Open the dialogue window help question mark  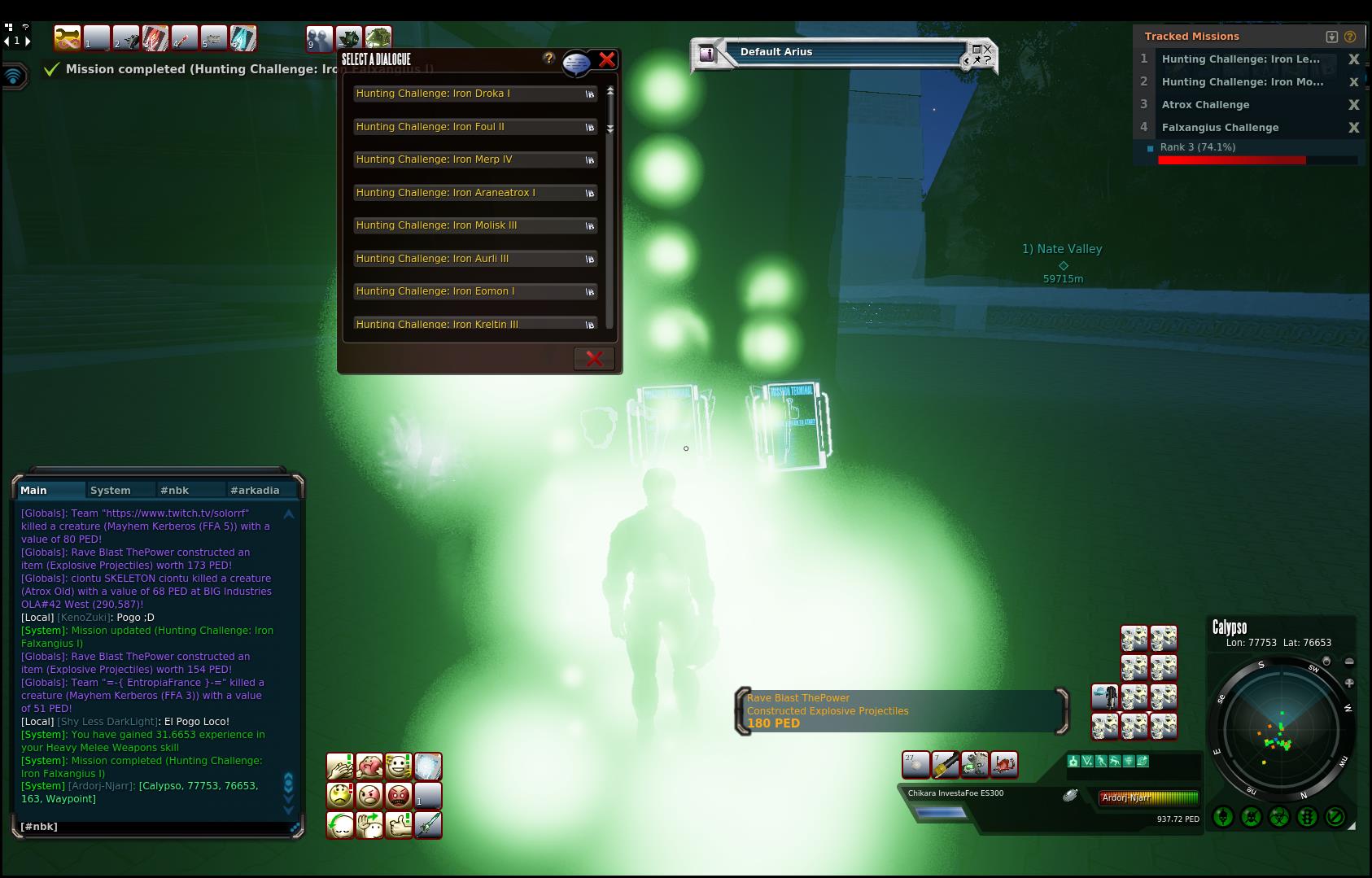pos(548,58)
